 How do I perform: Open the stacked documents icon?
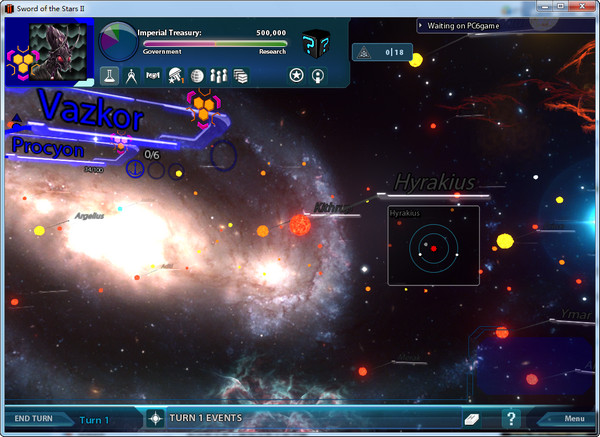point(240,75)
